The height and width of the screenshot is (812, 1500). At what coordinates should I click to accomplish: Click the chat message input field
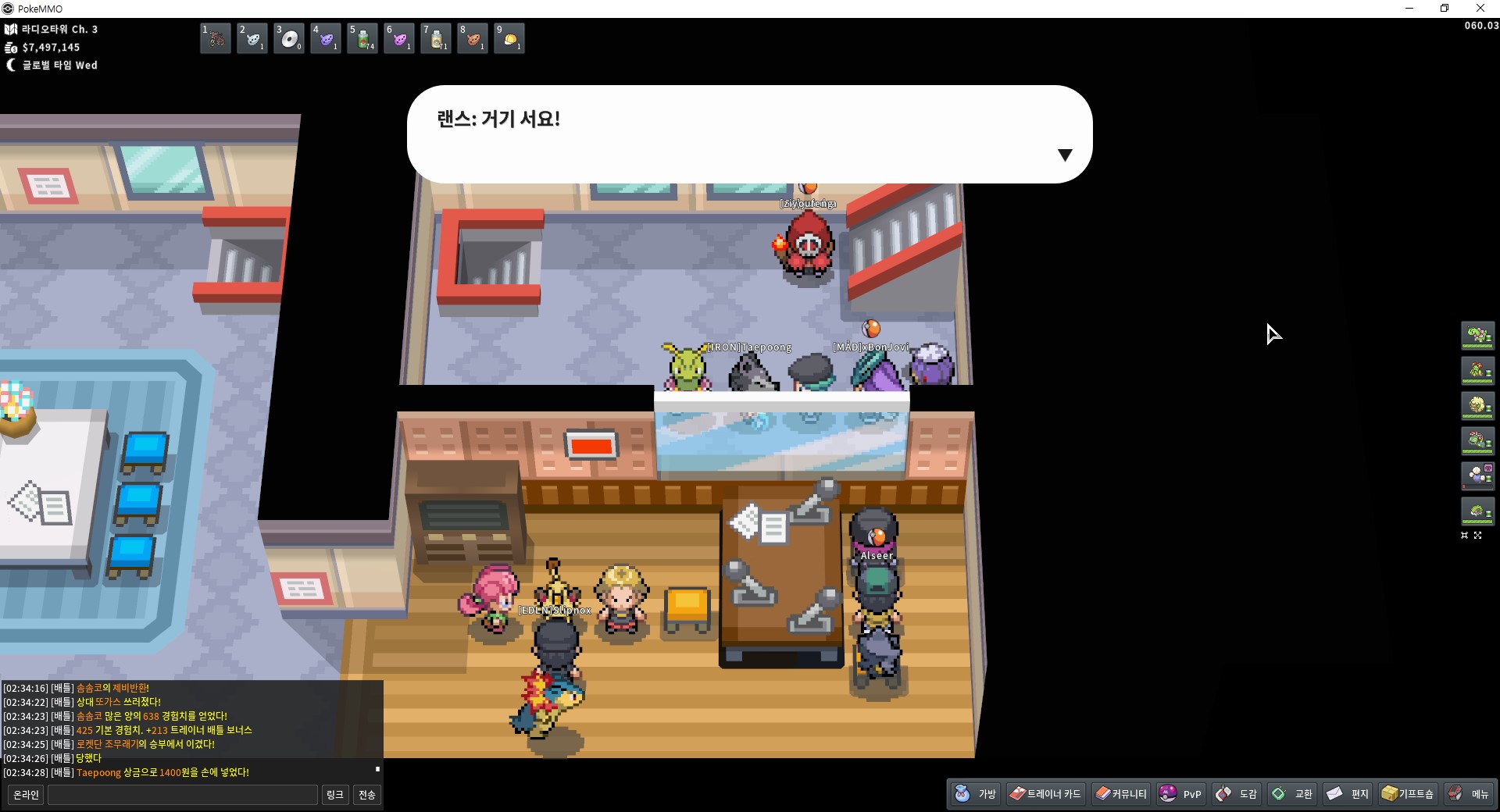coord(183,795)
